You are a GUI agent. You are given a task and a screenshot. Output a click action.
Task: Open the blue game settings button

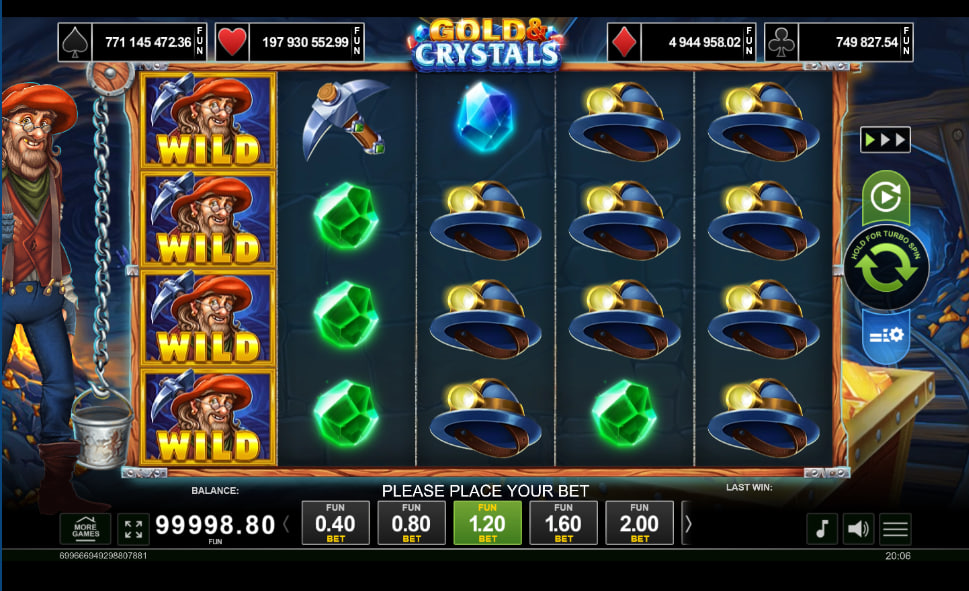point(885,335)
